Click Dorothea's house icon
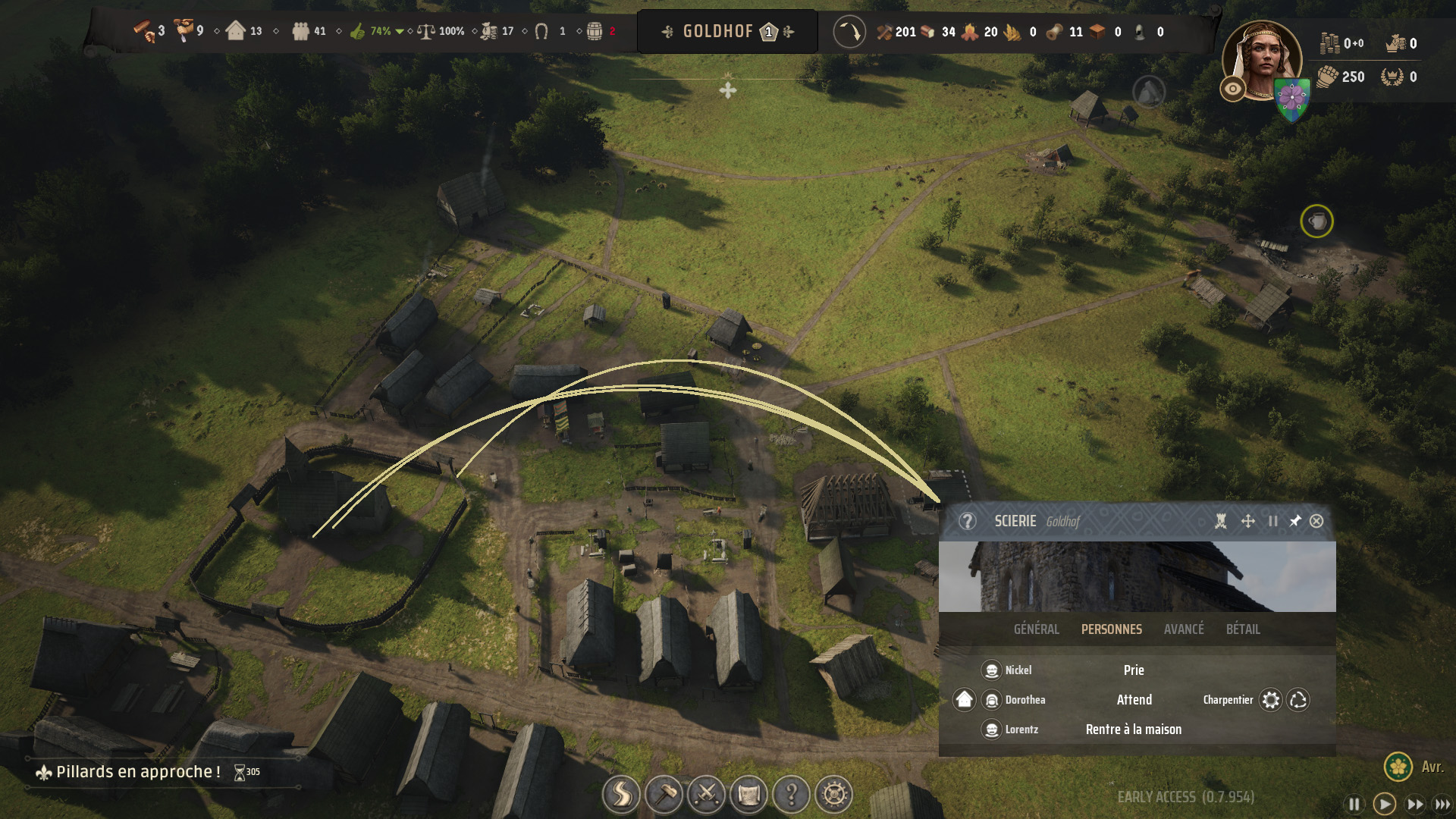 [964, 699]
